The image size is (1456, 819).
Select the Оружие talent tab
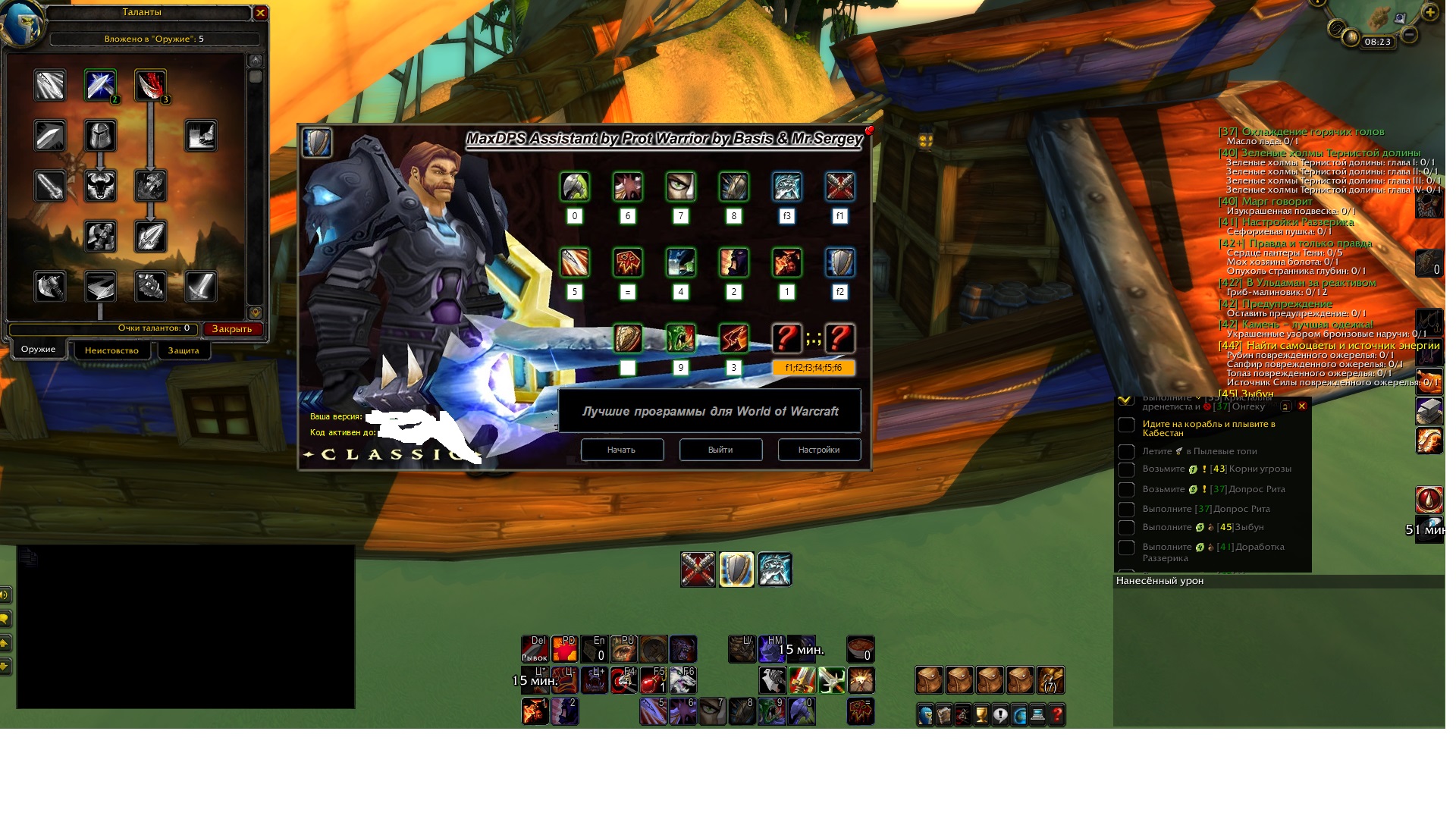(x=38, y=349)
